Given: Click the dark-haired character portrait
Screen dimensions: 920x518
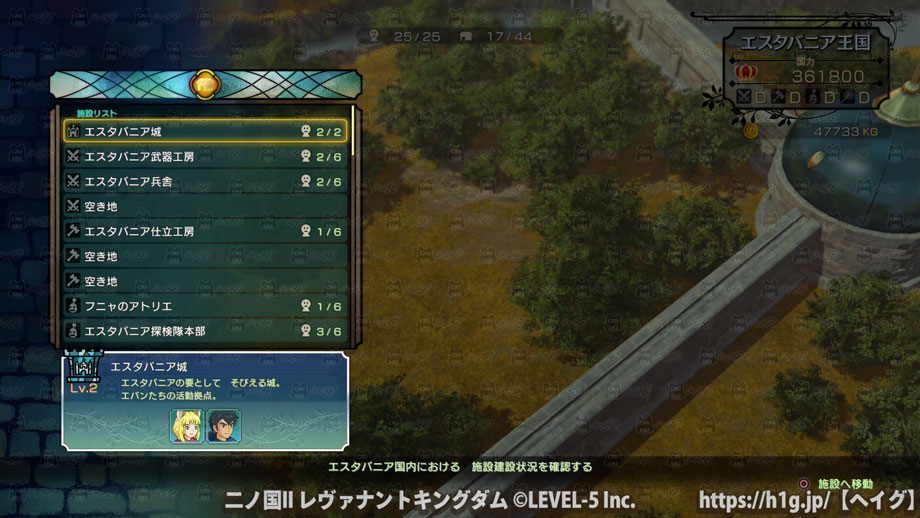Looking at the screenshot, I should pyautogui.click(x=223, y=426).
